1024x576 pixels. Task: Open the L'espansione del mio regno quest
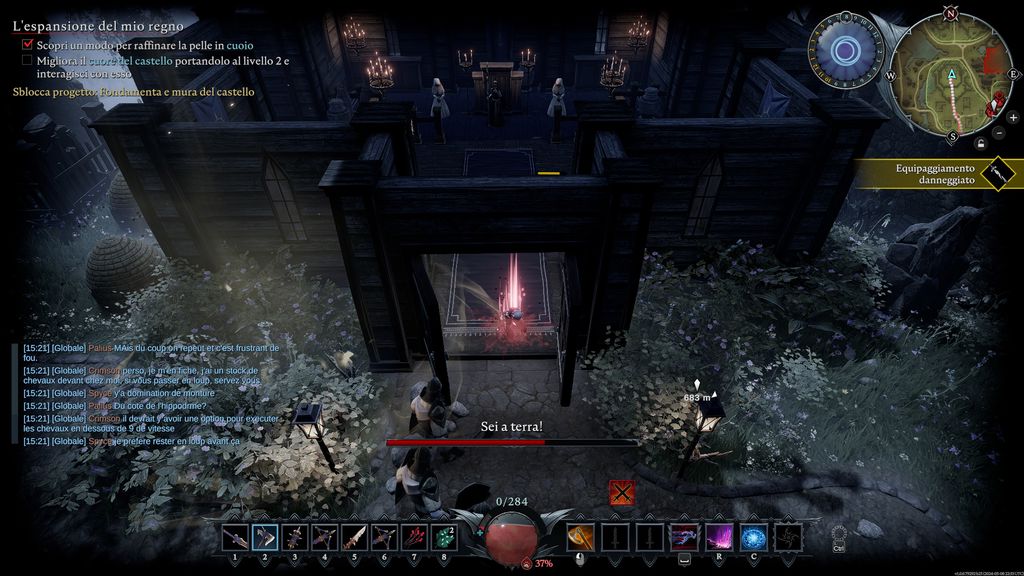coord(84,26)
